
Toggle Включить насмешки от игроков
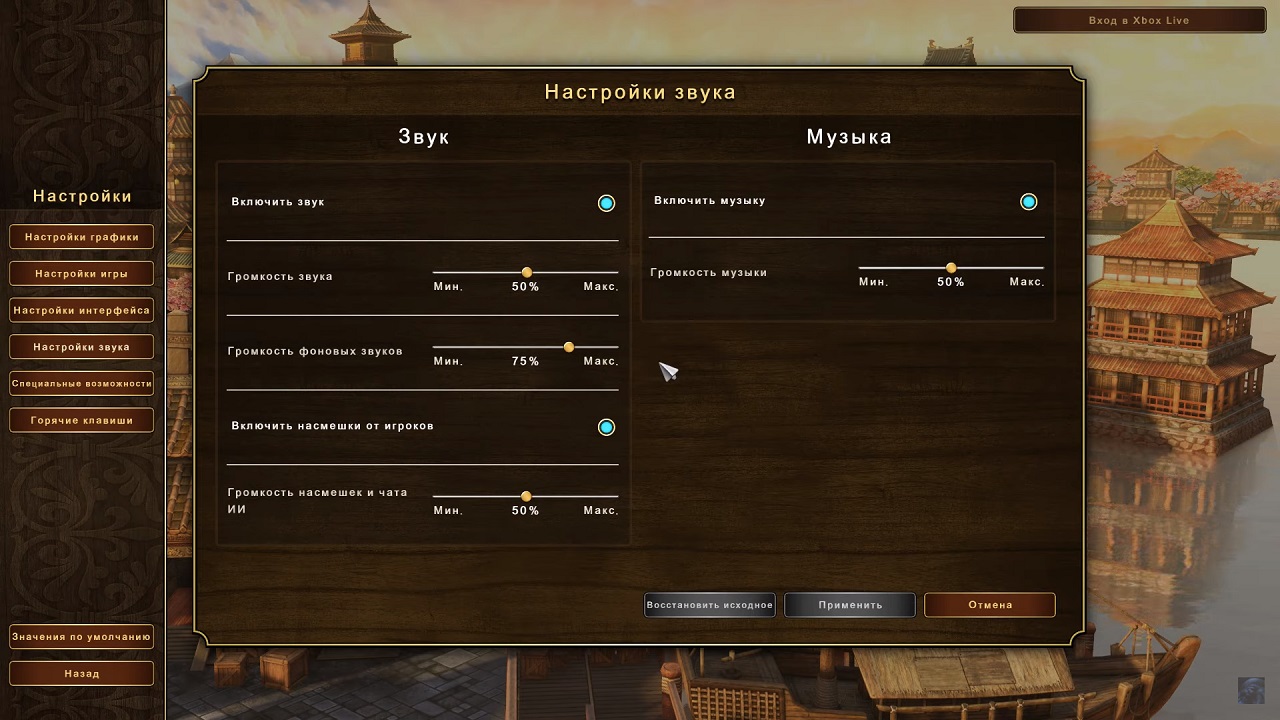click(x=606, y=427)
